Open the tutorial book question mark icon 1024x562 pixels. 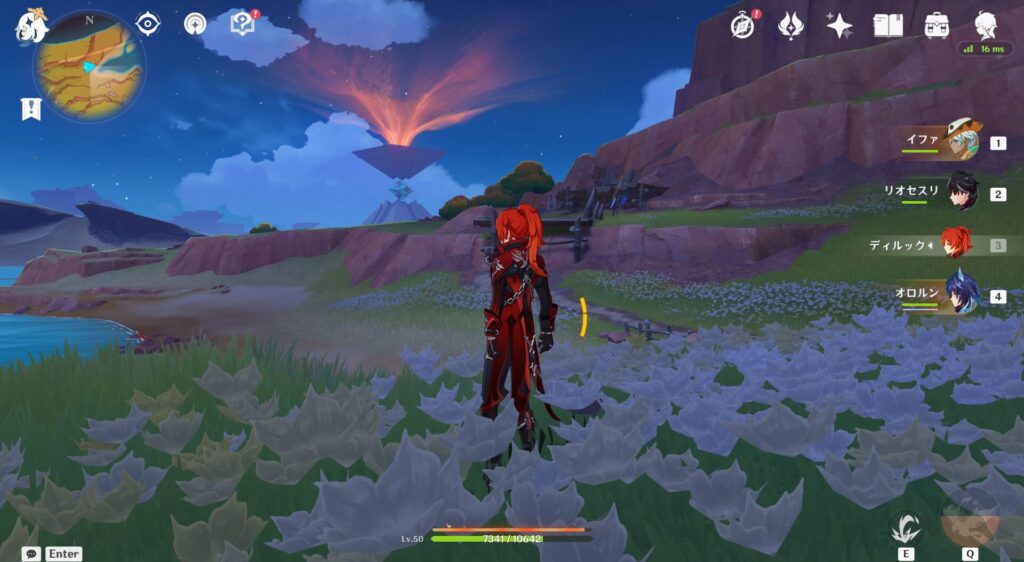[x=242, y=23]
